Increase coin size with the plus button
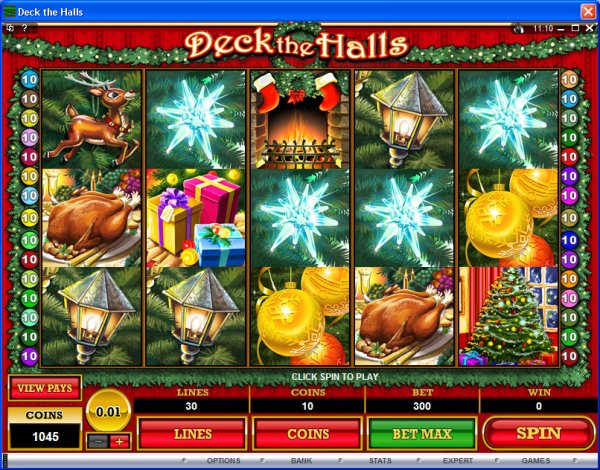This screenshot has width=600, height=470. 120,441
